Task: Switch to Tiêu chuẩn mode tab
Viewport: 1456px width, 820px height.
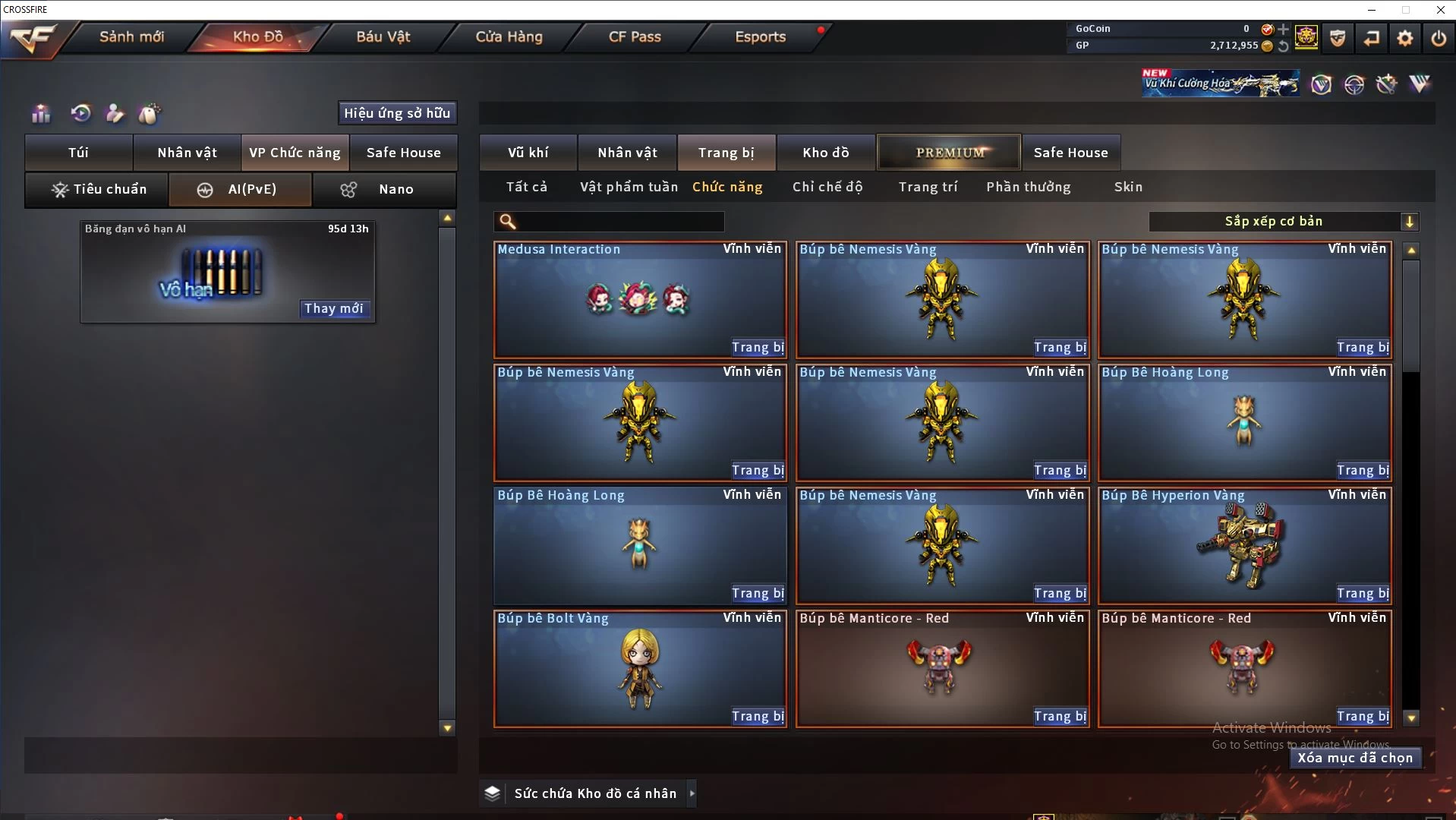Action: (97, 189)
